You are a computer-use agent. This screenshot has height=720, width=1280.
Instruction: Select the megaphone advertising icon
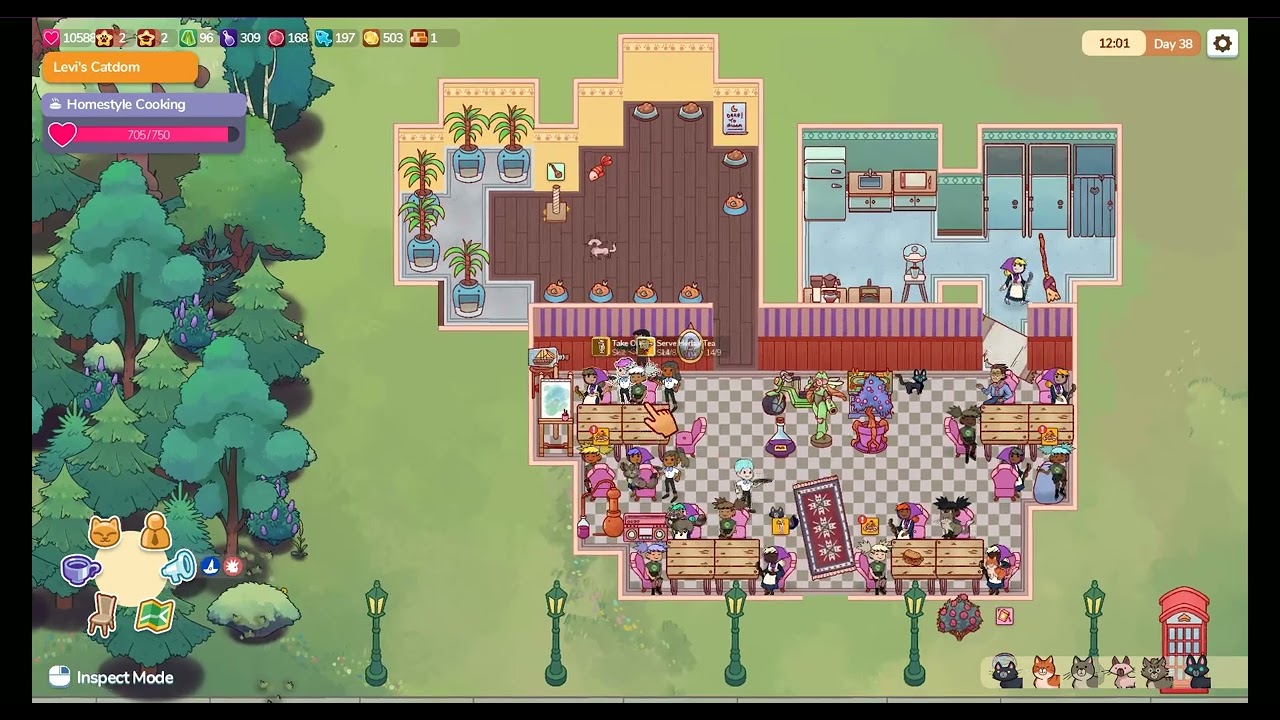[x=178, y=567]
